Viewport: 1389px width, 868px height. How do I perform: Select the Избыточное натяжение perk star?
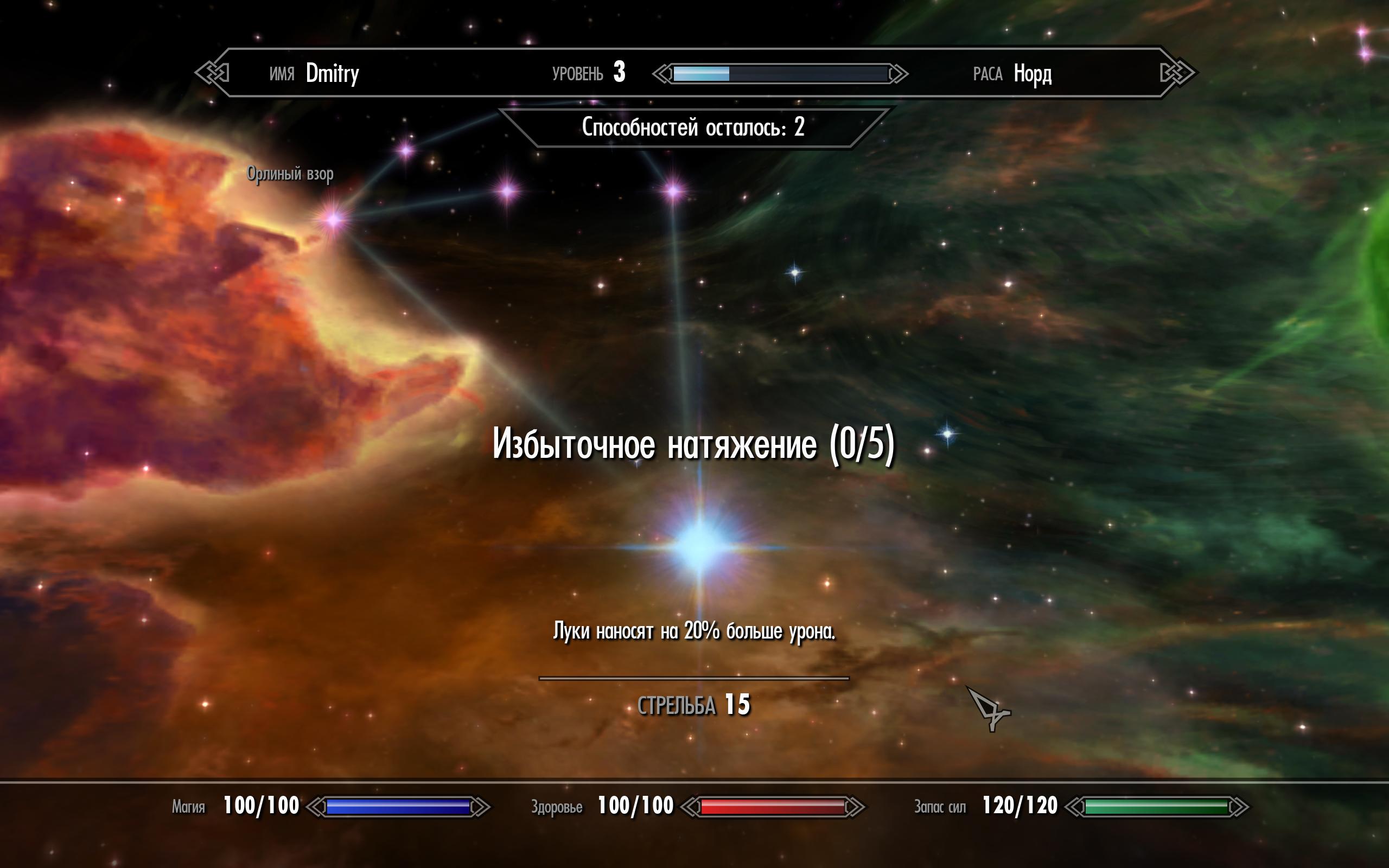(x=699, y=546)
